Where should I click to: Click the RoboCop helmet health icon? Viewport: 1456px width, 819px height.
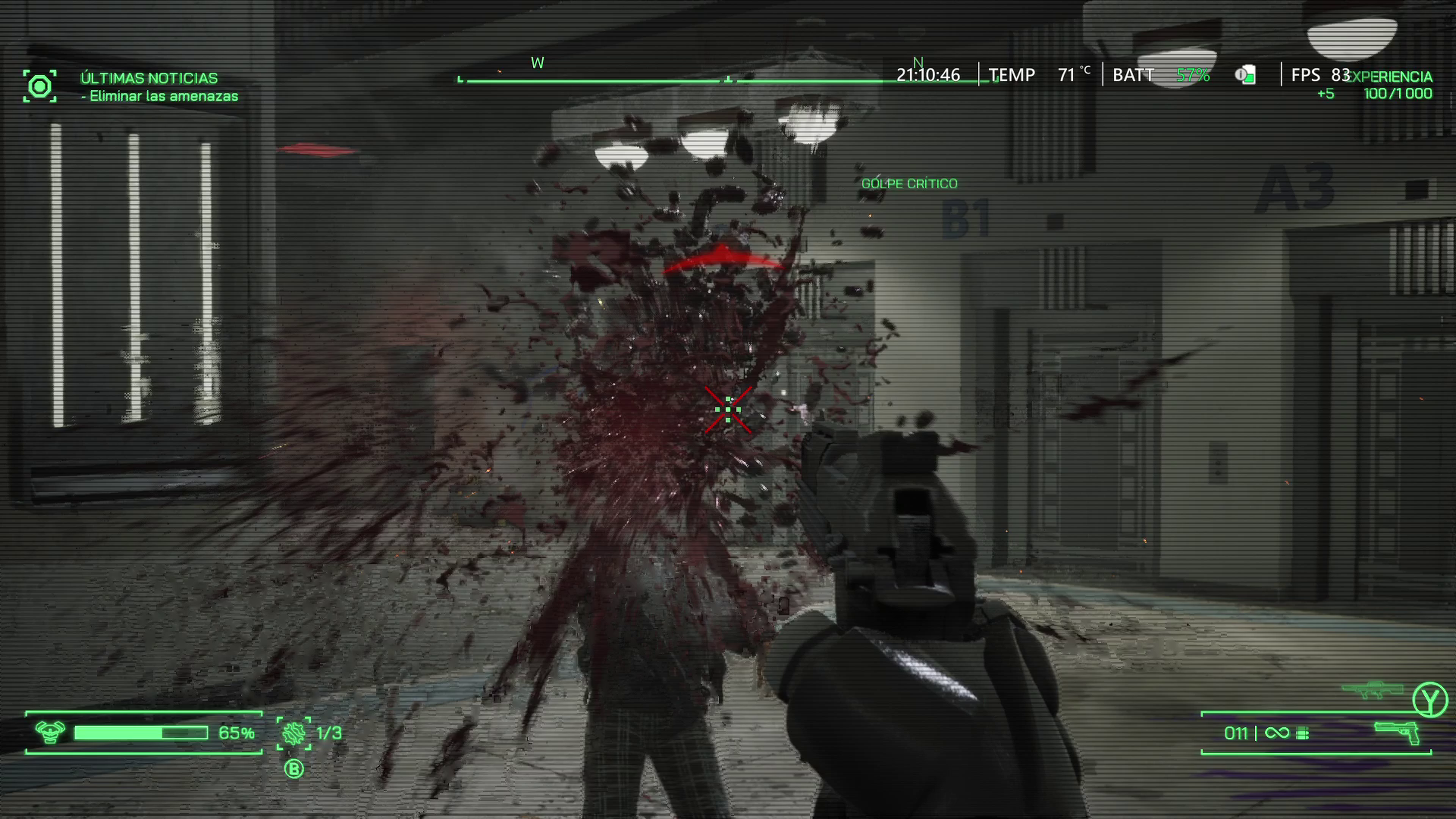tap(50, 733)
